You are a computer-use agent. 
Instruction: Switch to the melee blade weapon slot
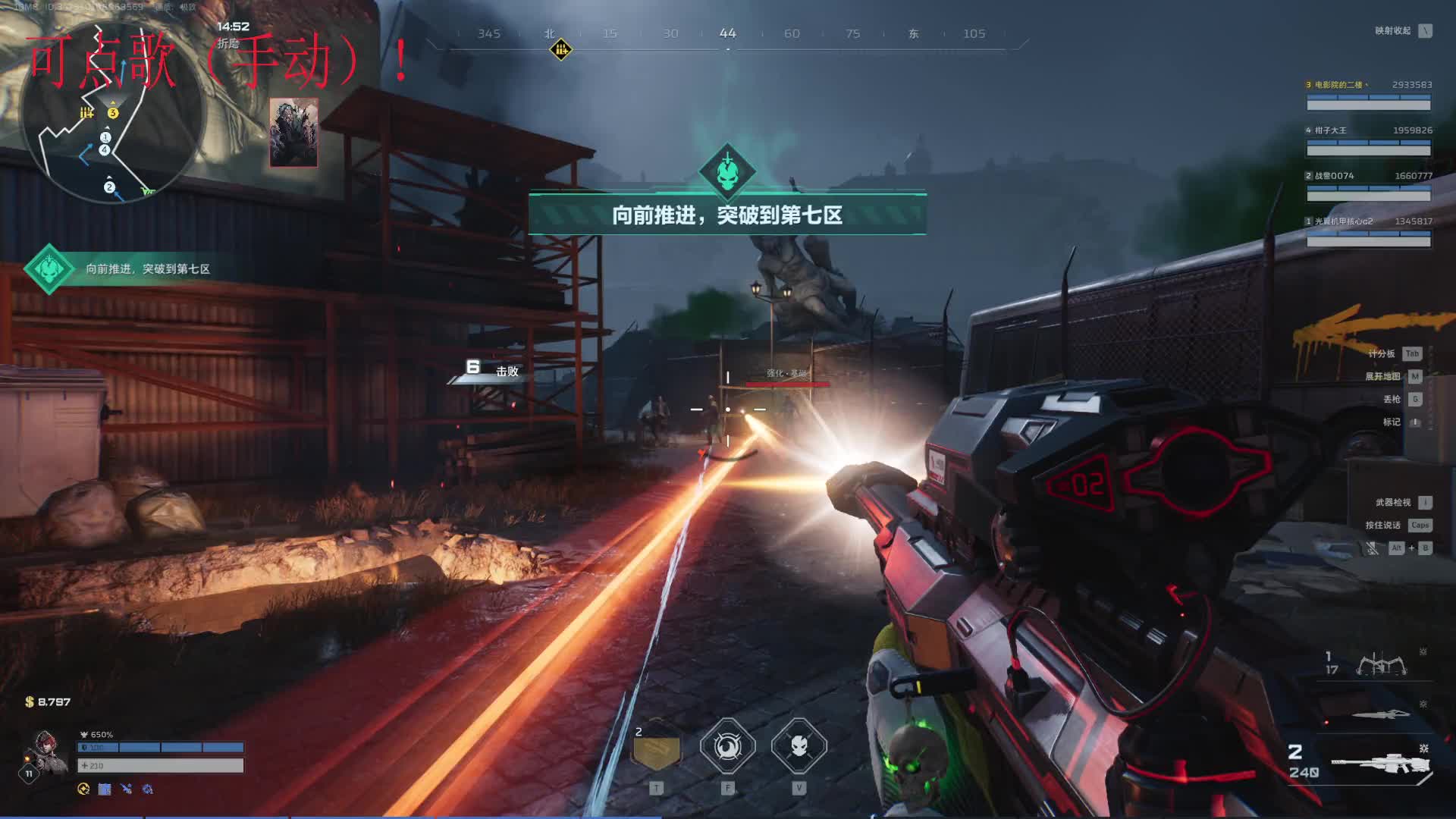click(1382, 714)
